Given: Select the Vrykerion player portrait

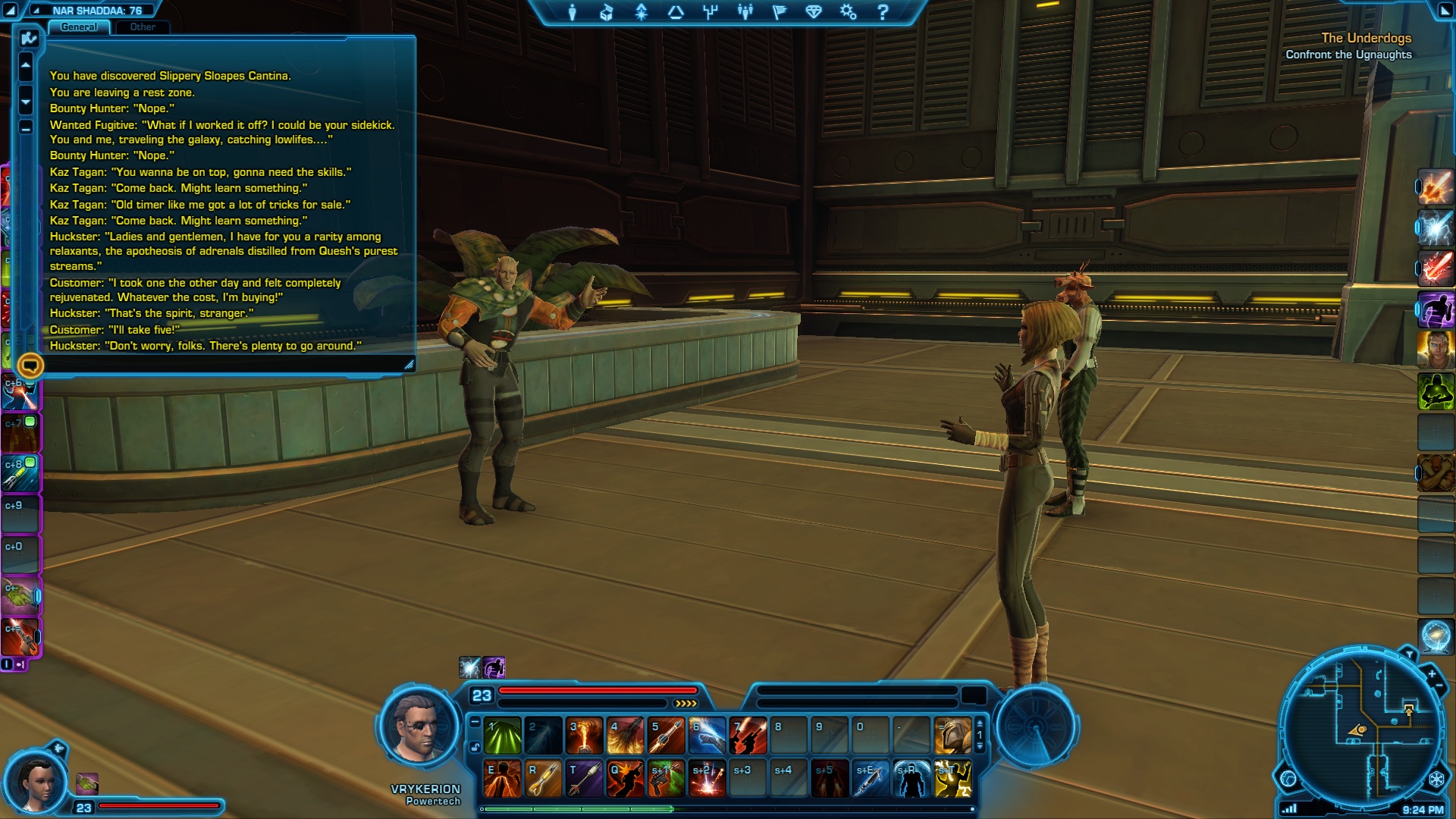Looking at the screenshot, I should pos(419,727).
